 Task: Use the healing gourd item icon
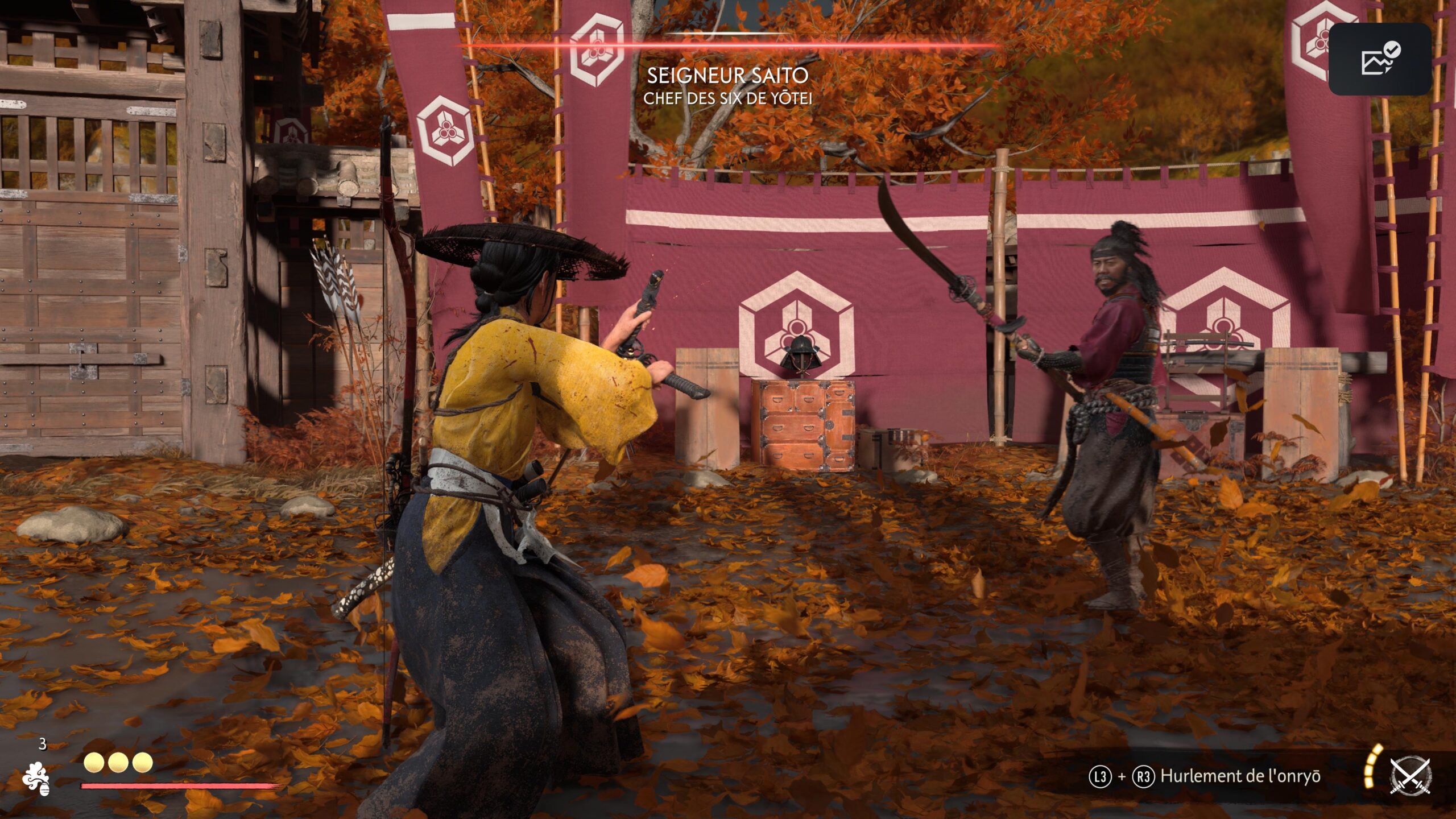click(x=36, y=777)
